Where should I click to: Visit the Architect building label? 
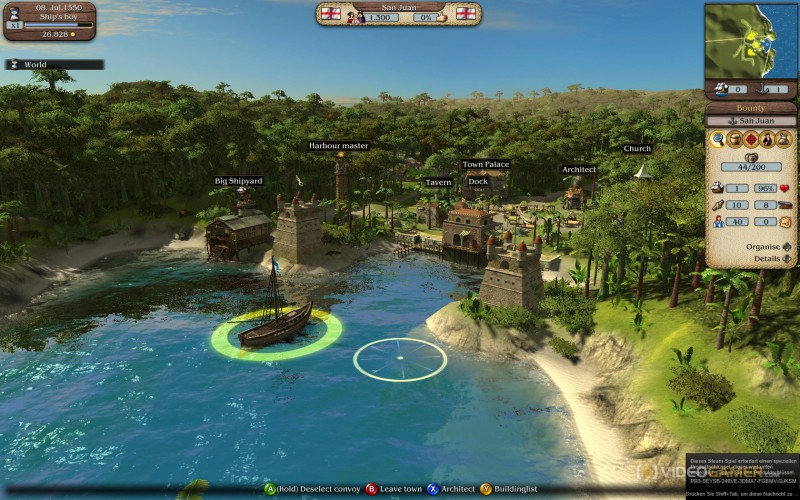pyautogui.click(x=578, y=169)
